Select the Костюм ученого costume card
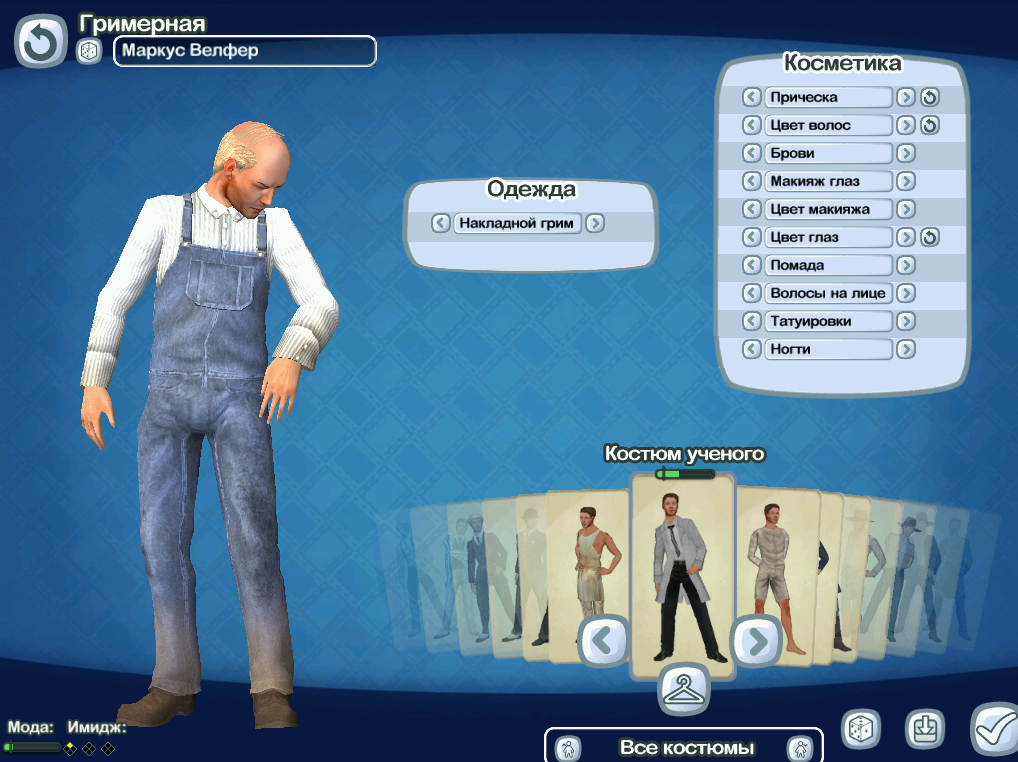 click(x=683, y=570)
